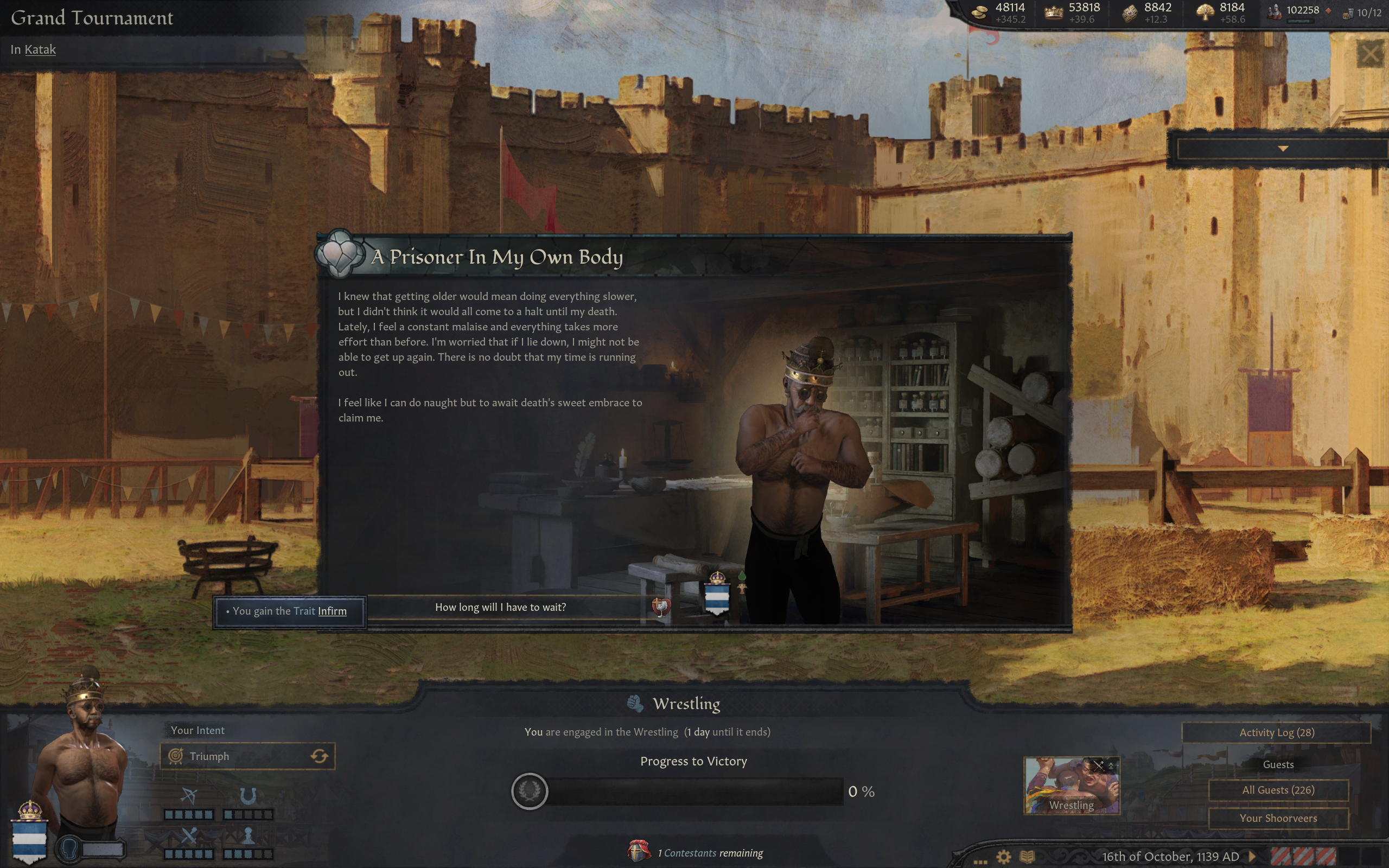
Task: Click the game speed play arrow by date
Action: [1252, 857]
